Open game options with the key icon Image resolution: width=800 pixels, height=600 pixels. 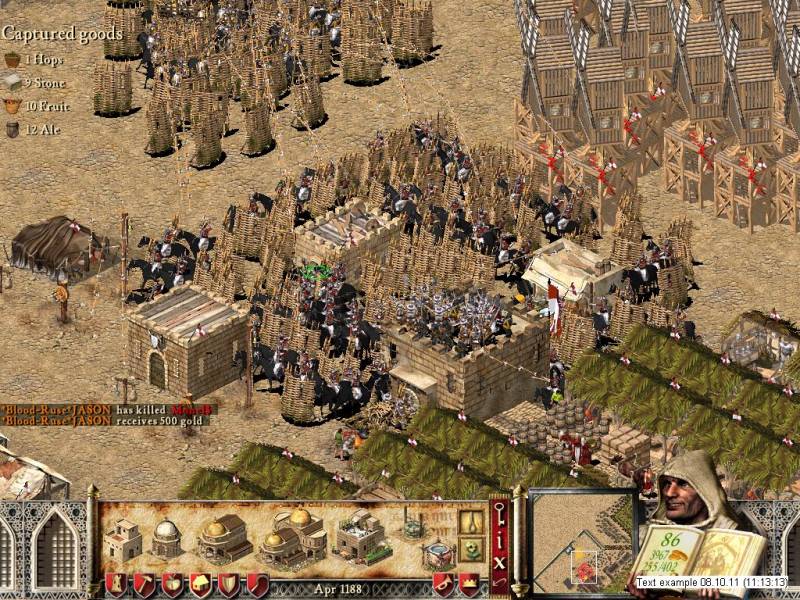tap(499, 513)
